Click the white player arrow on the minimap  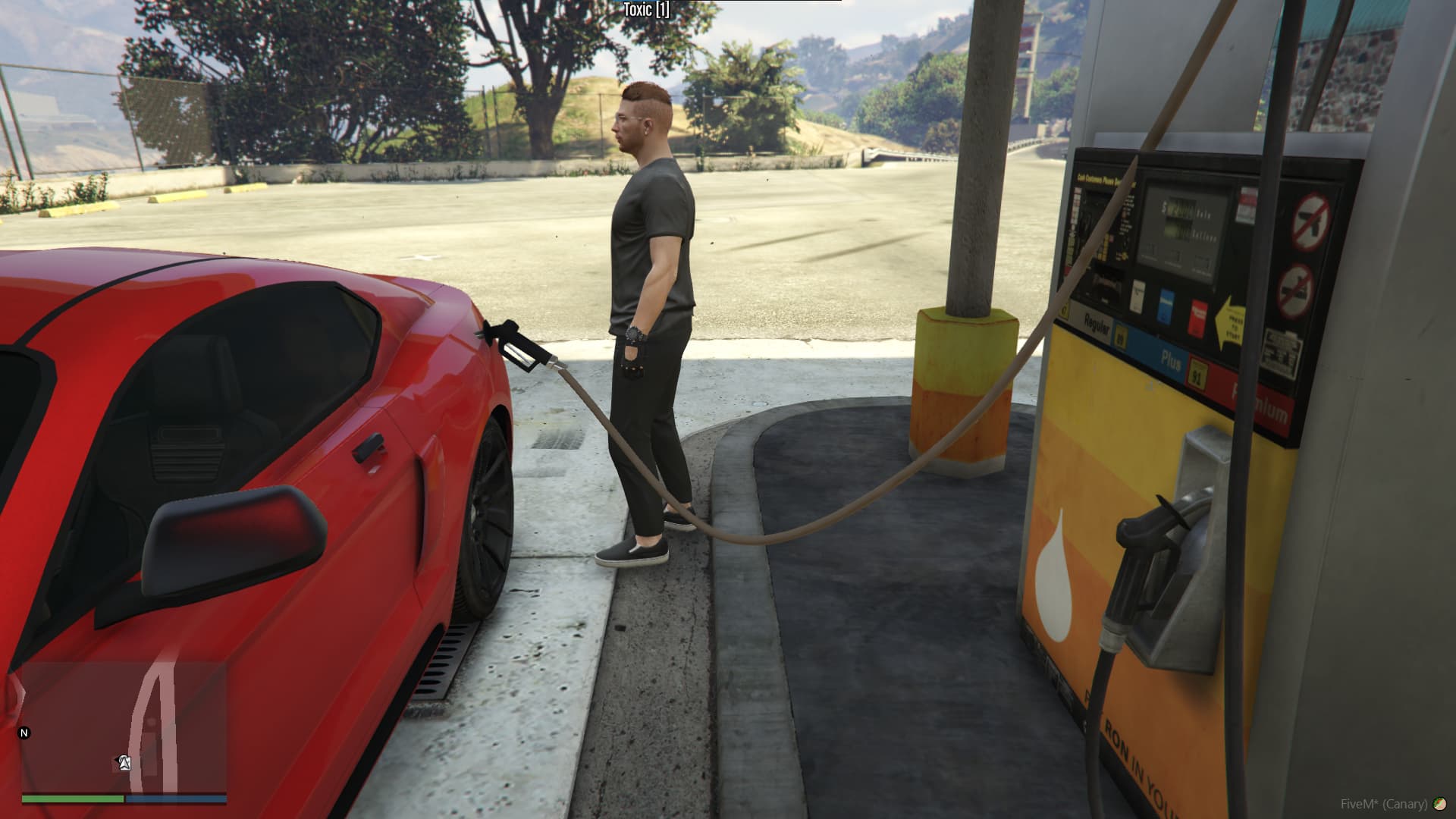point(124,762)
